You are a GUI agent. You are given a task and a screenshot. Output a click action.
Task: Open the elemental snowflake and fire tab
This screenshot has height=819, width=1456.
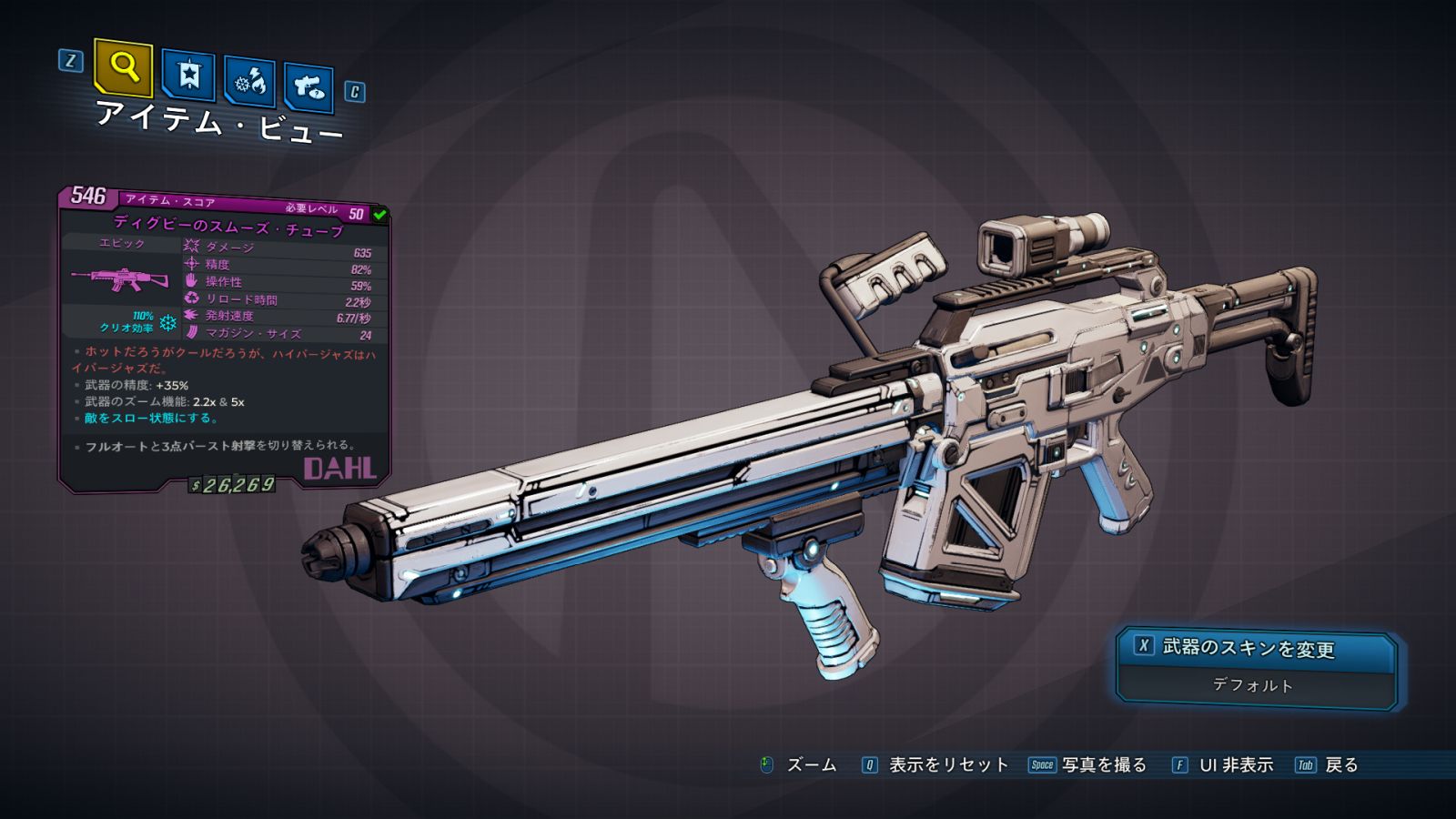(249, 82)
